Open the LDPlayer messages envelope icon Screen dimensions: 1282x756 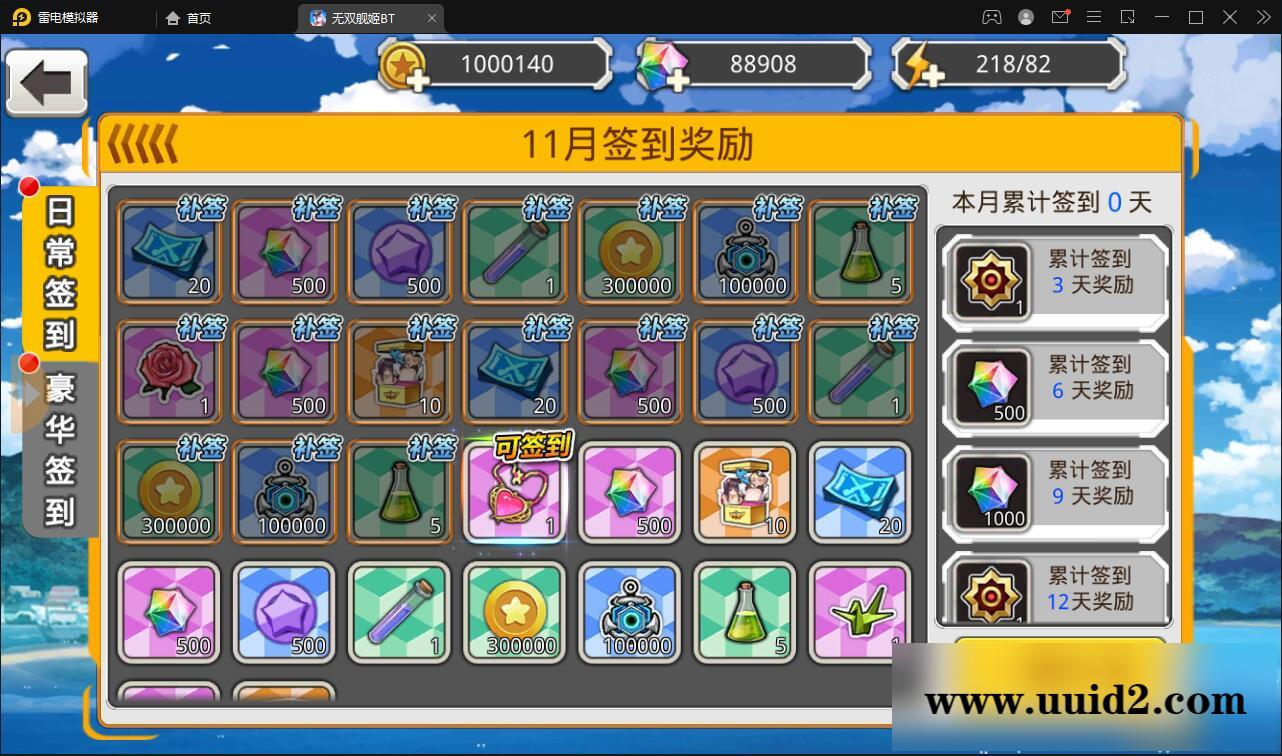1061,17
